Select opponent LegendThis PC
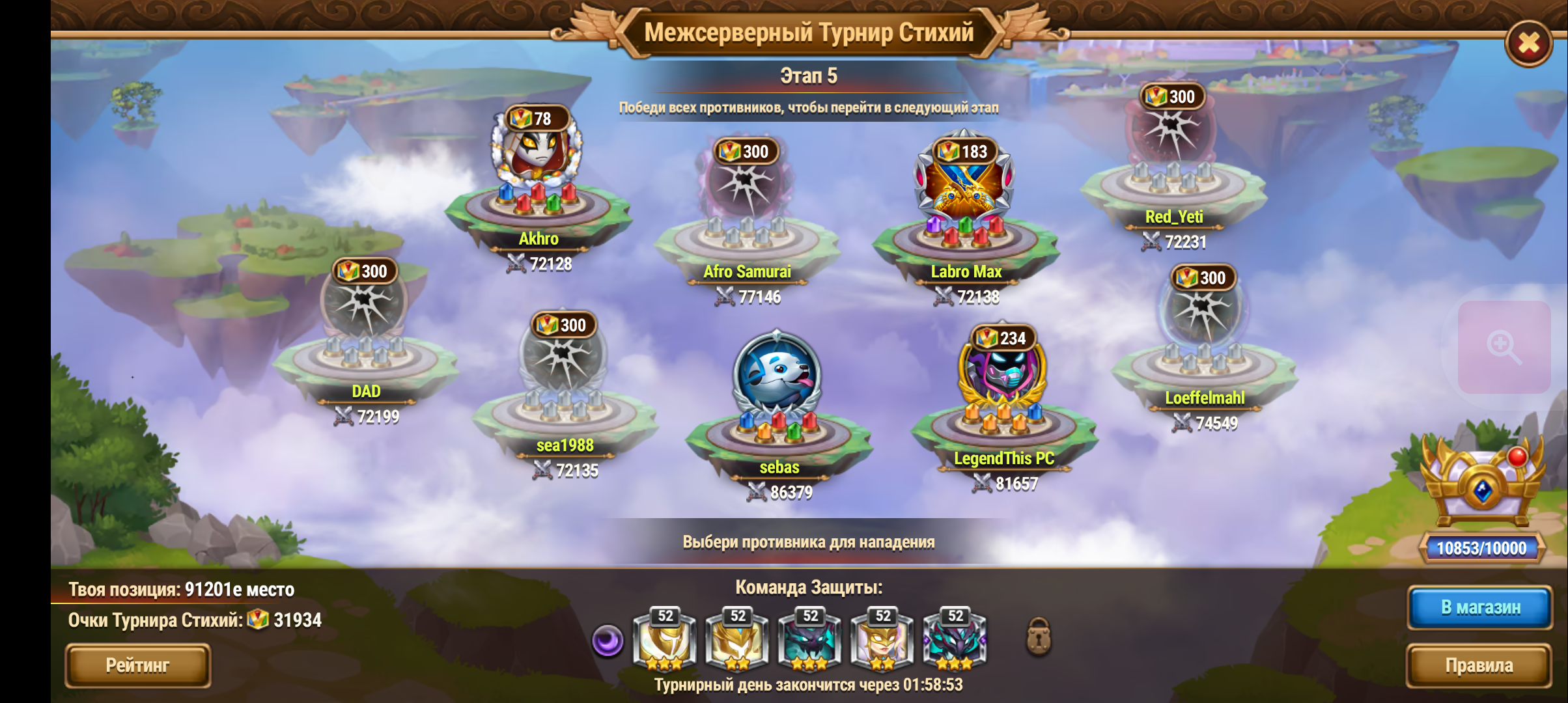Viewport: 1568px width, 703px height. point(1002,374)
